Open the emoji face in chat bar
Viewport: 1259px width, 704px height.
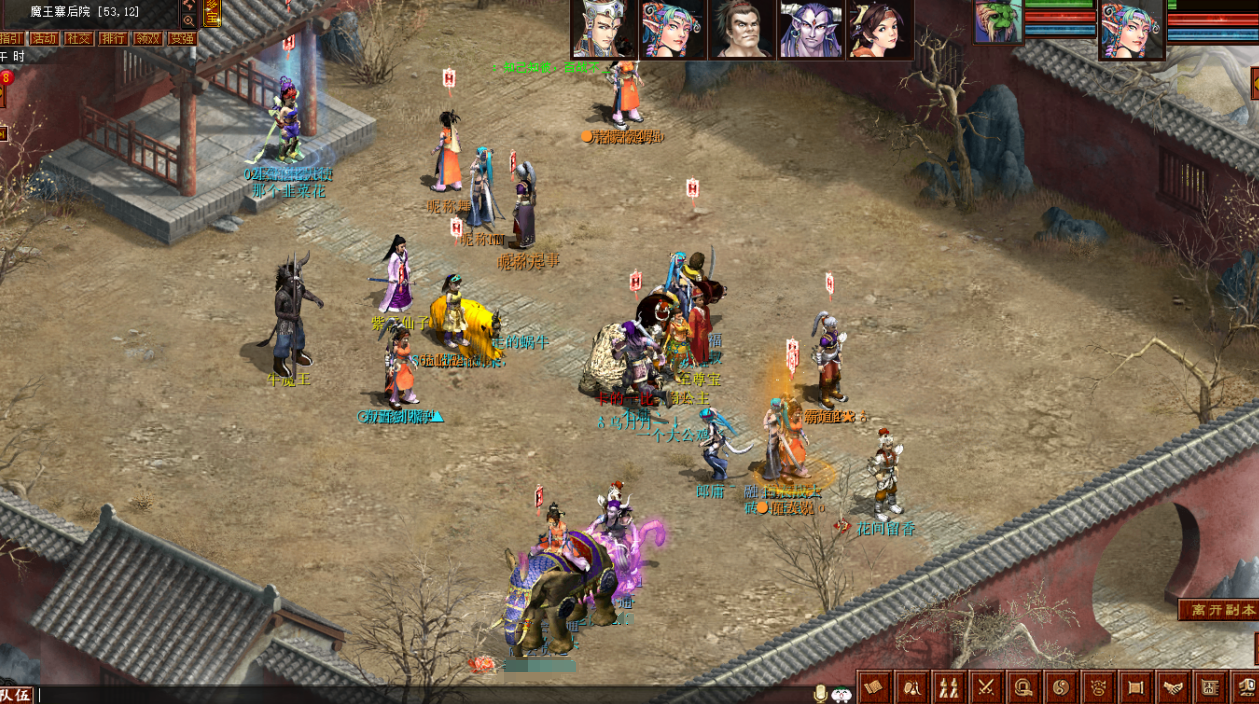pos(842,693)
